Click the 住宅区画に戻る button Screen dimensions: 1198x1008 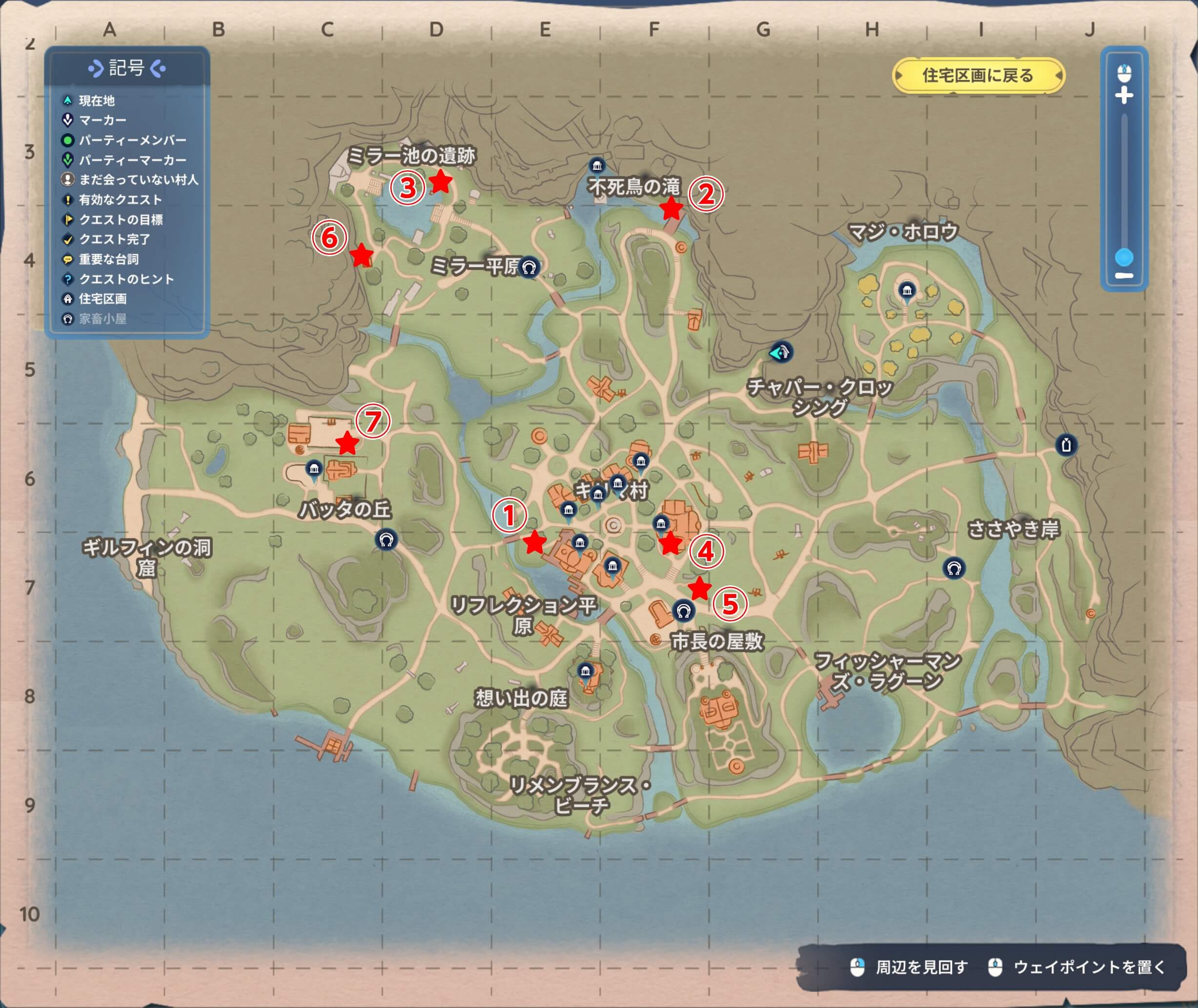click(x=978, y=76)
